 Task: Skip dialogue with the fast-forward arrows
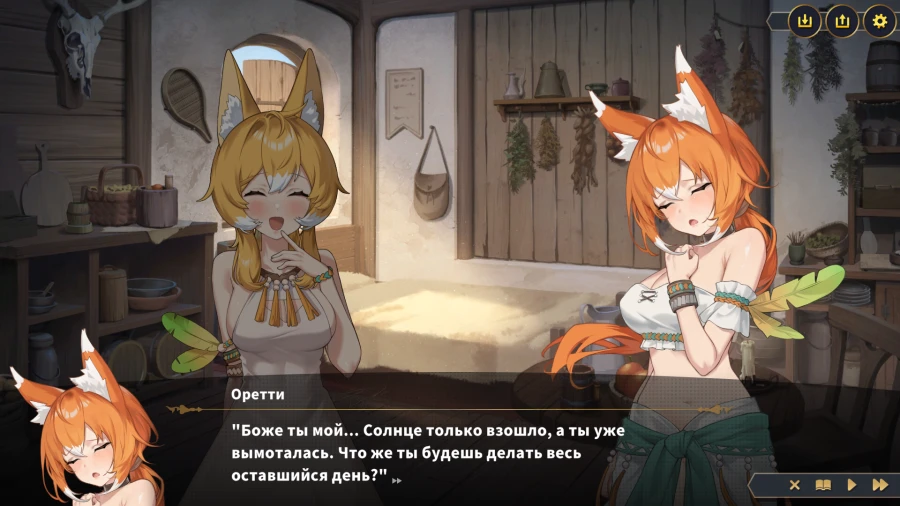[880, 485]
